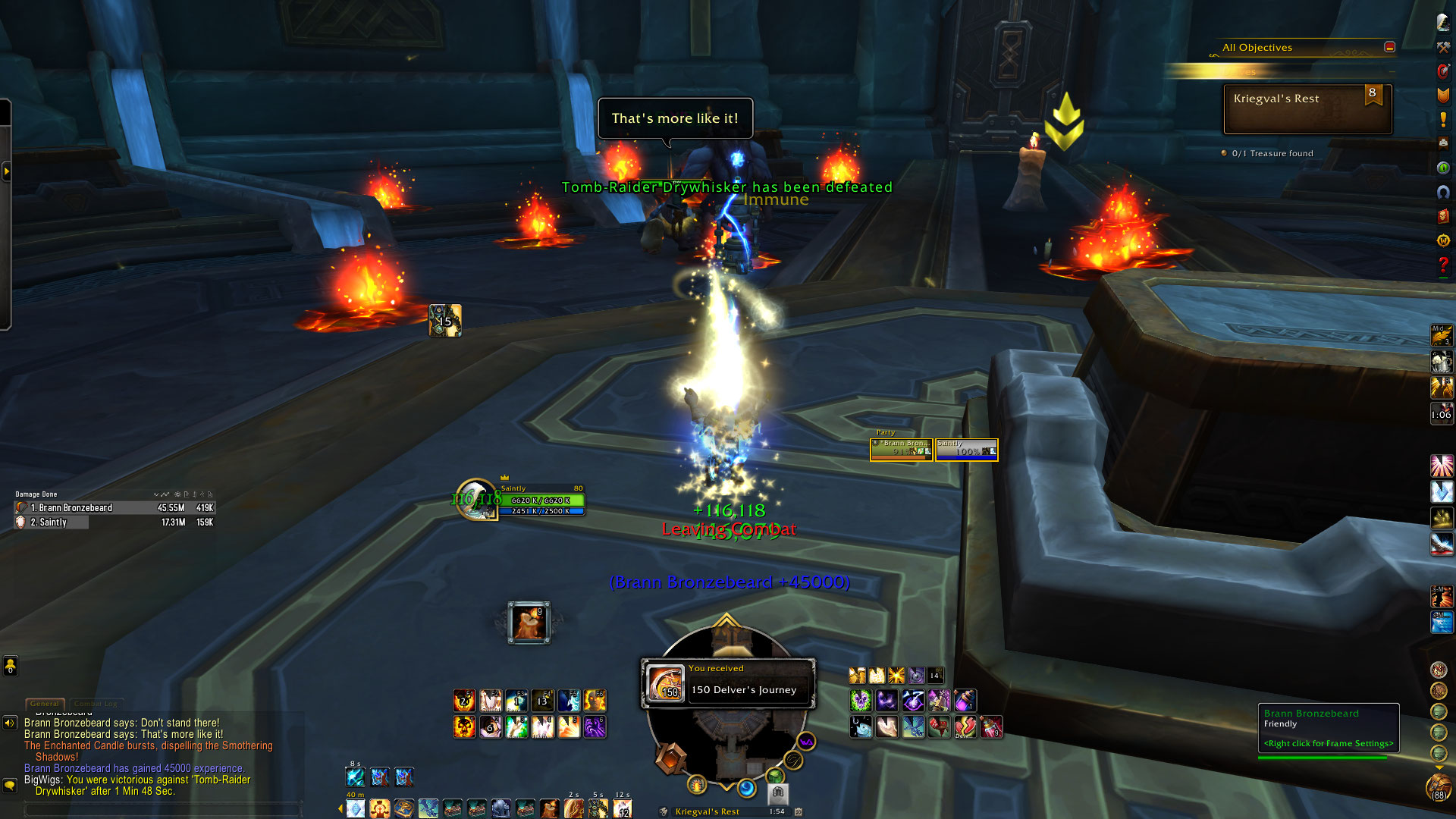Show Brann Bronzebeard's damage meter row

coord(115,508)
